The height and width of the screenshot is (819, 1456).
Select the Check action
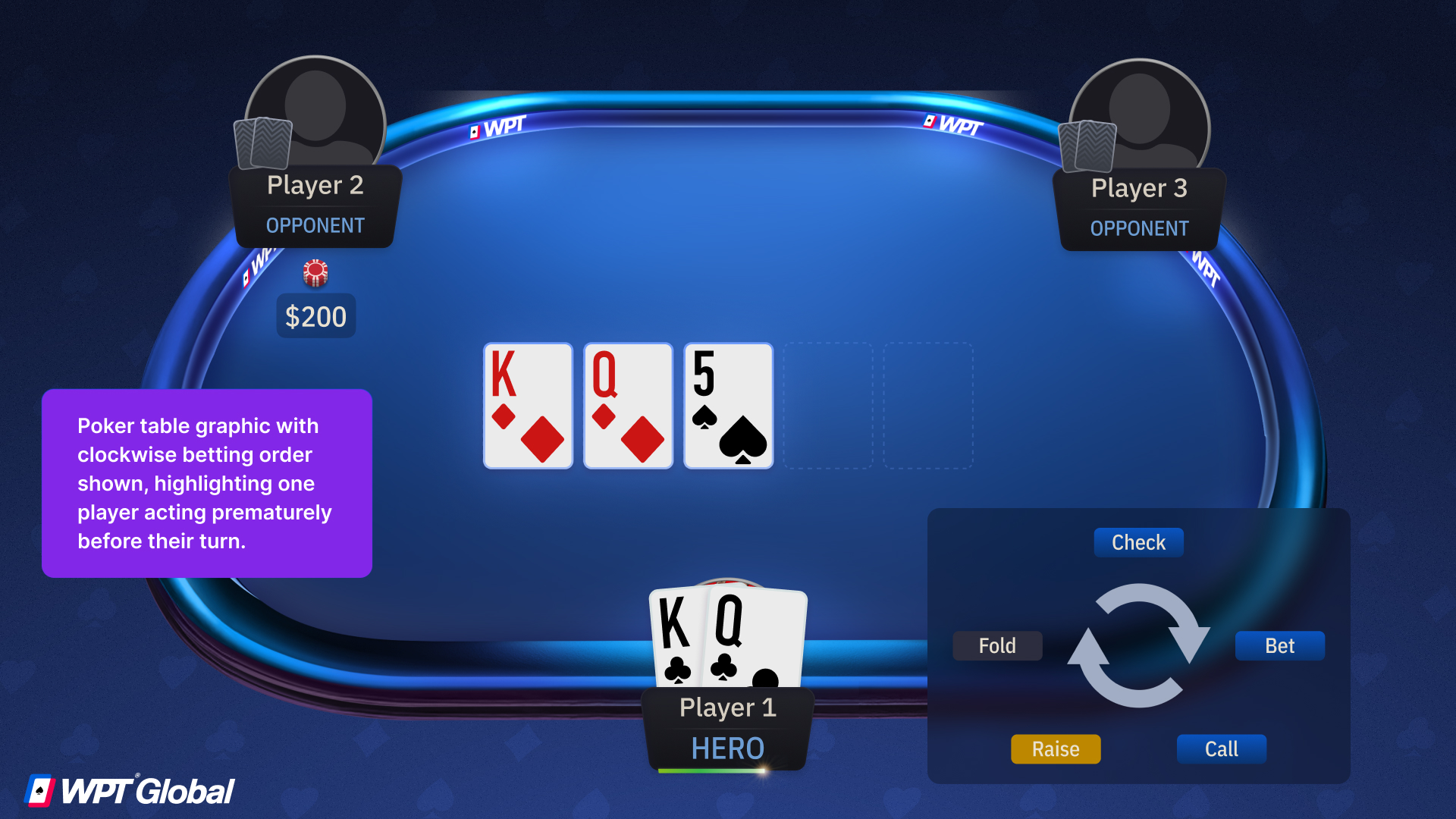tap(1138, 542)
